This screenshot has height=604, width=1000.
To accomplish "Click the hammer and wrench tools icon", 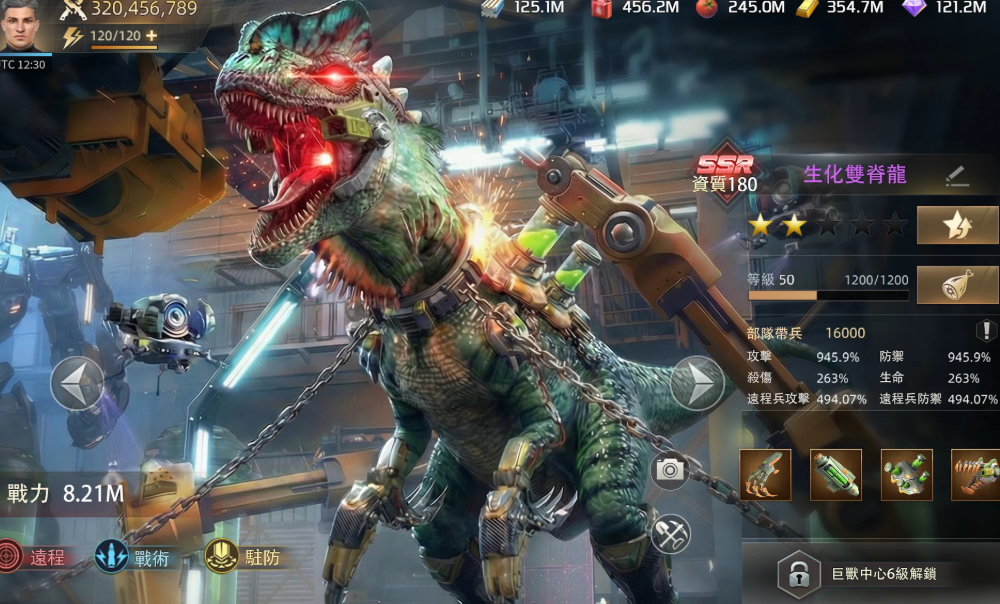I will pos(670,533).
